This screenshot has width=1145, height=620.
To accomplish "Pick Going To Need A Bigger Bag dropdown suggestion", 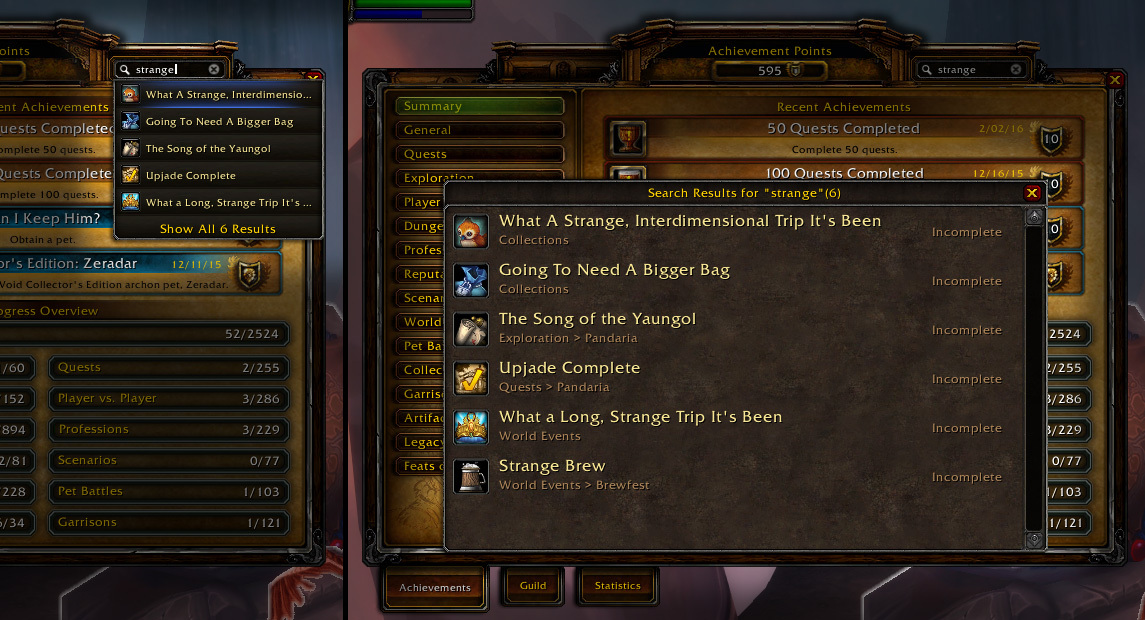I will coord(219,122).
